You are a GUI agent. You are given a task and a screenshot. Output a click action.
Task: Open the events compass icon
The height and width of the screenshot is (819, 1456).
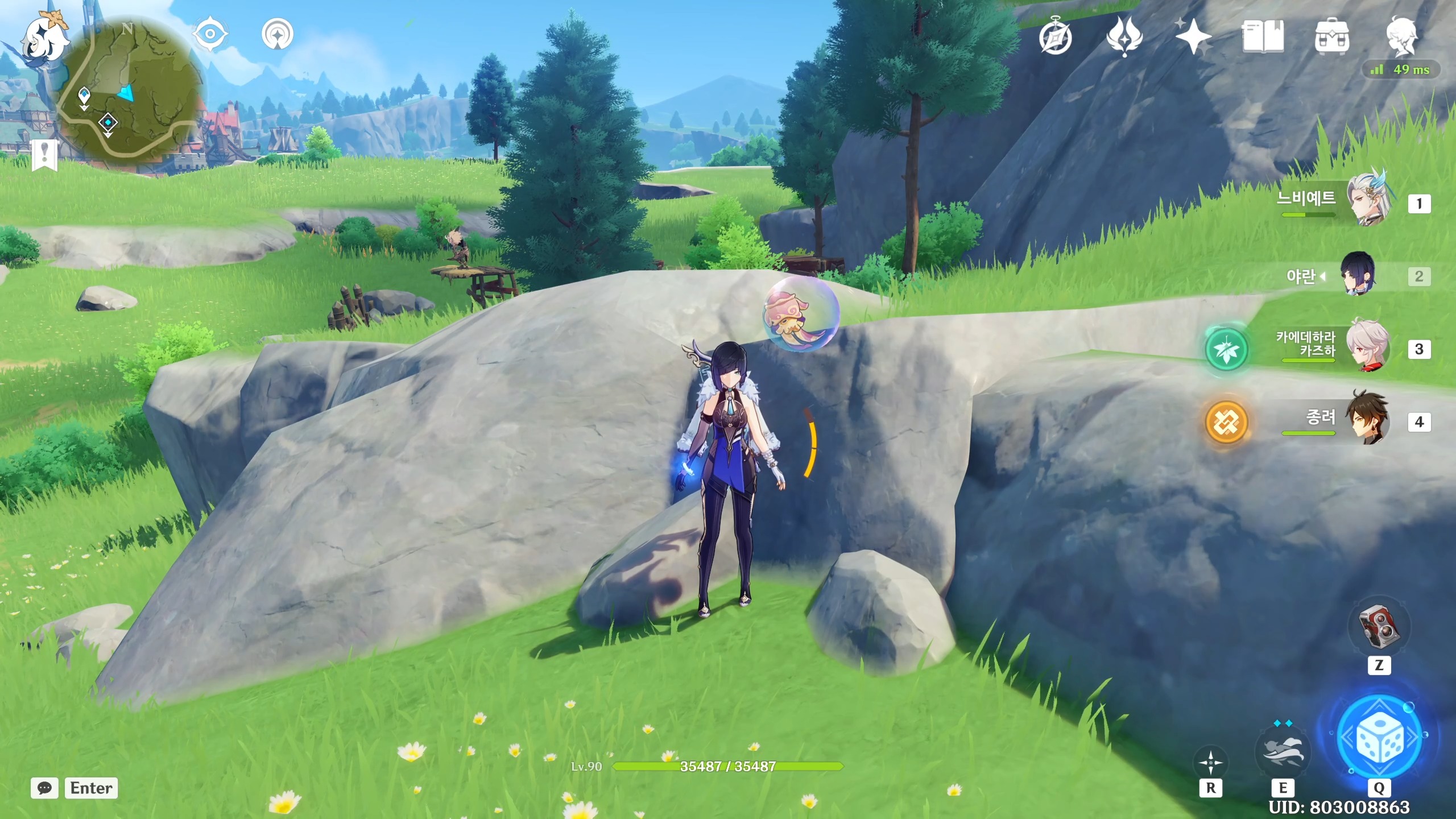[x=1056, y=38]
